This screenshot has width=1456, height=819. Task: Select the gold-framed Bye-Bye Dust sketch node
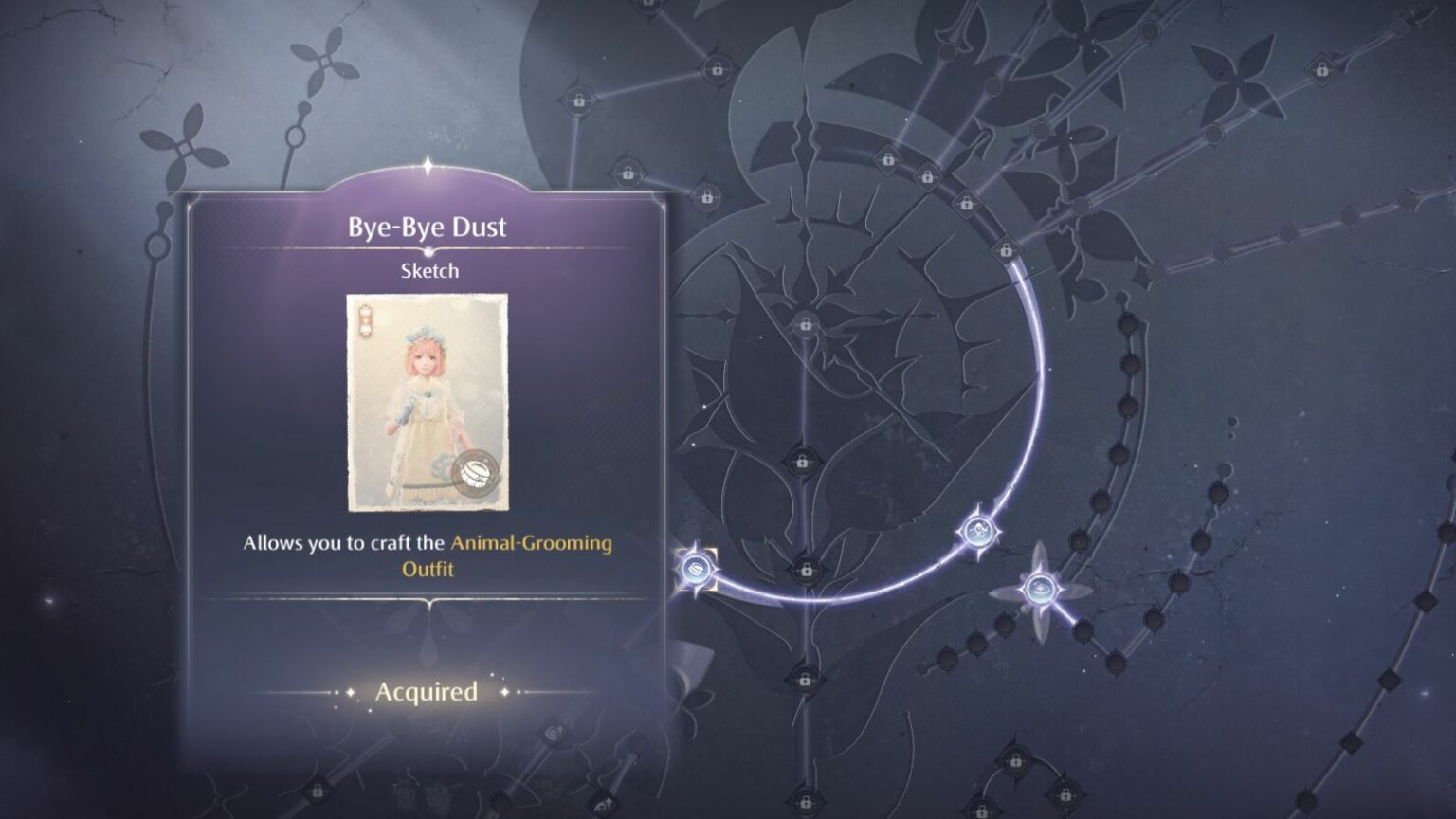(699, 570)
